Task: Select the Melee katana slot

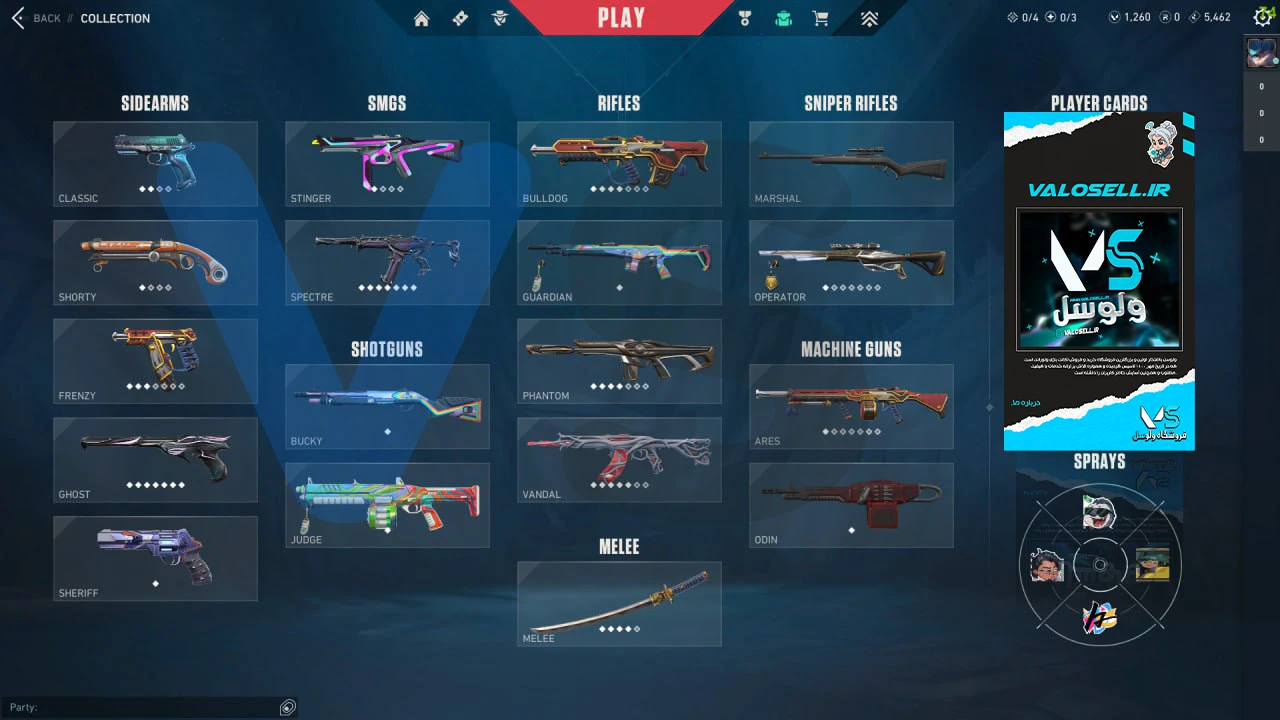Action: click(x=619, y=603)
